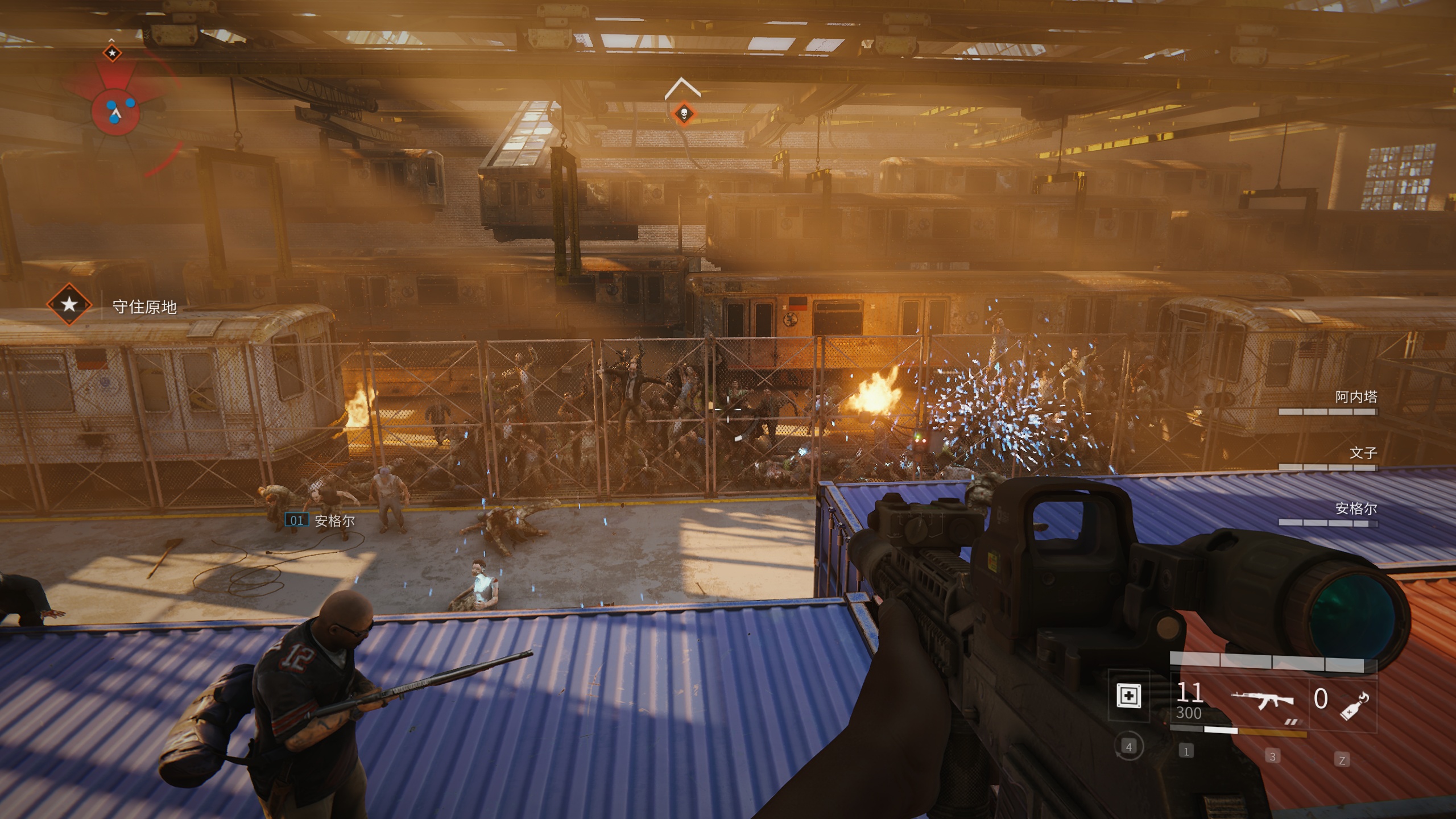This screenshot has height=819, width=1456.
Task: Choose teammate 文子 in the squad list
Action: click(1363, 453)
